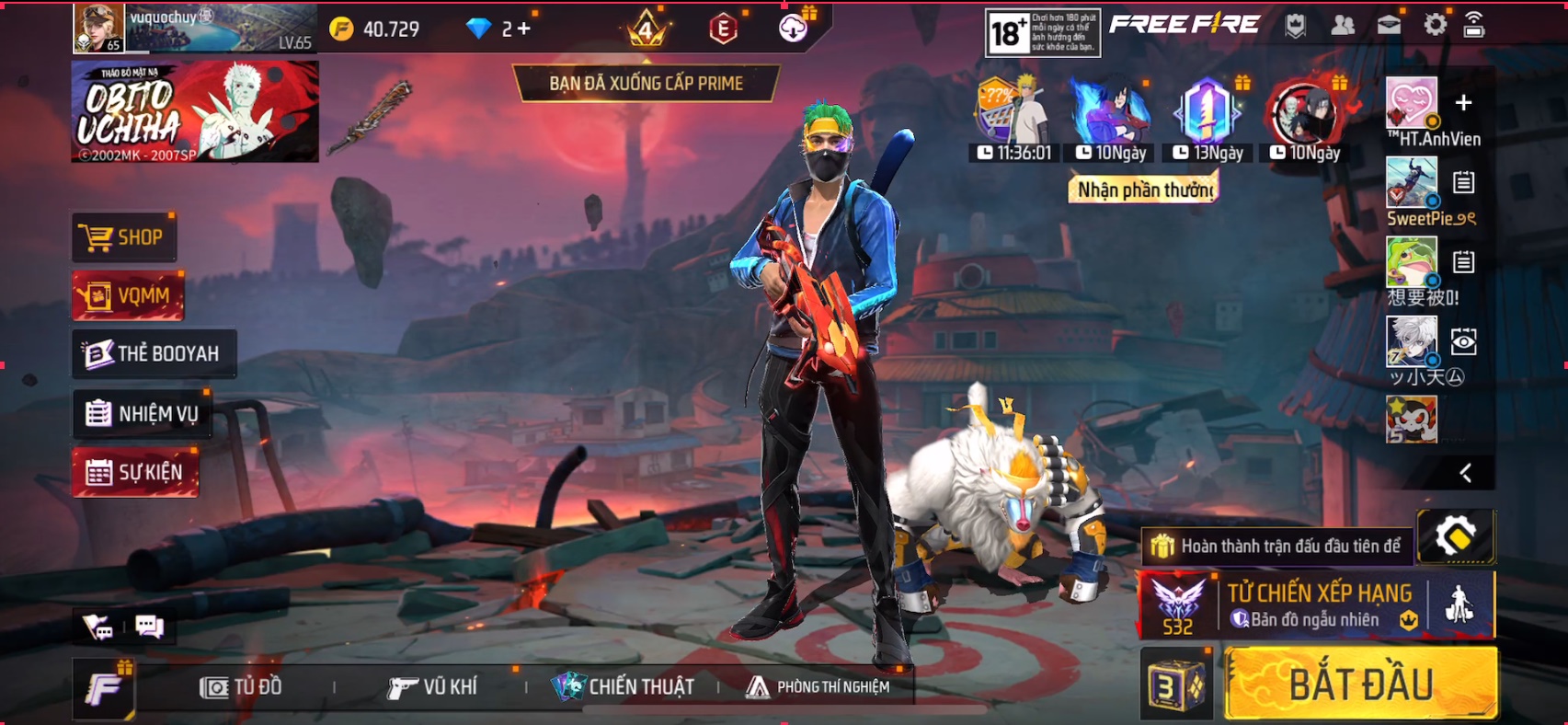Open the SHOP menu
This screenshot has height=725, width=1568.
click(124, 237)
